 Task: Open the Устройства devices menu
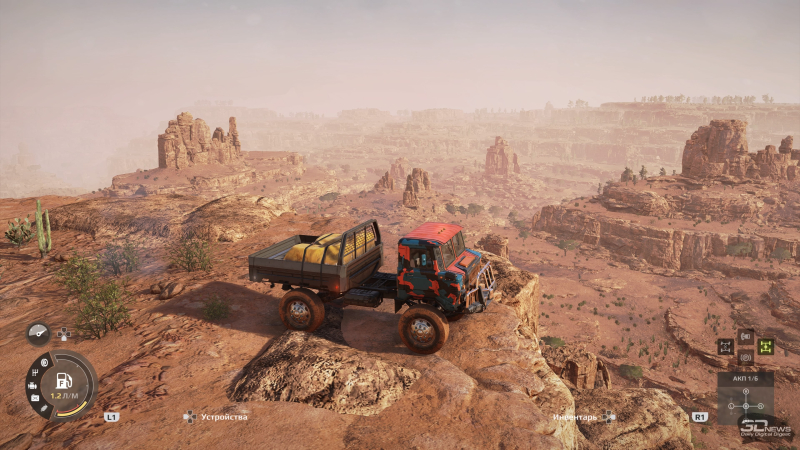(x=216, y=416)
